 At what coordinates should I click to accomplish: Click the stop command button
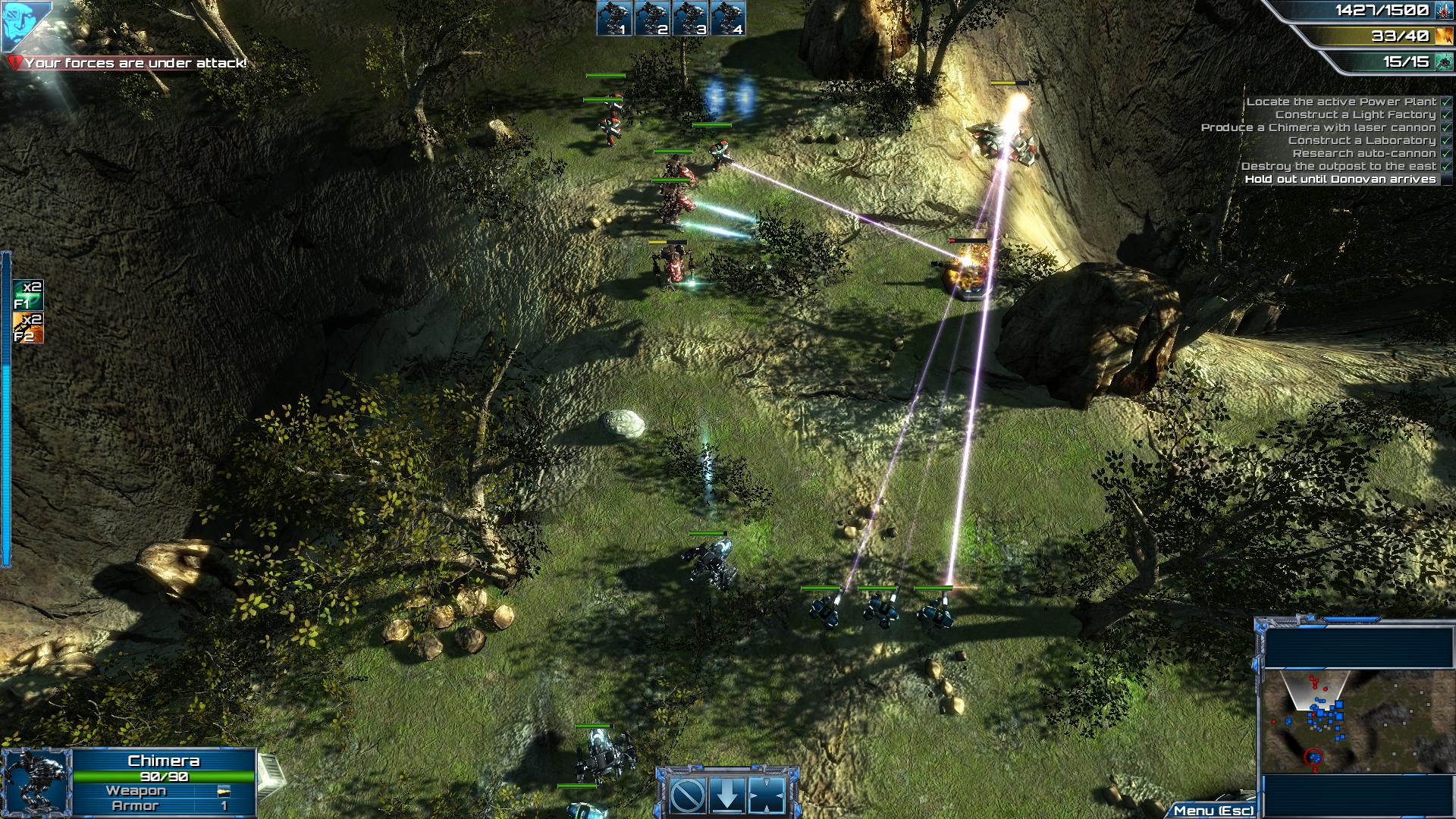click(x=689, y=795)
